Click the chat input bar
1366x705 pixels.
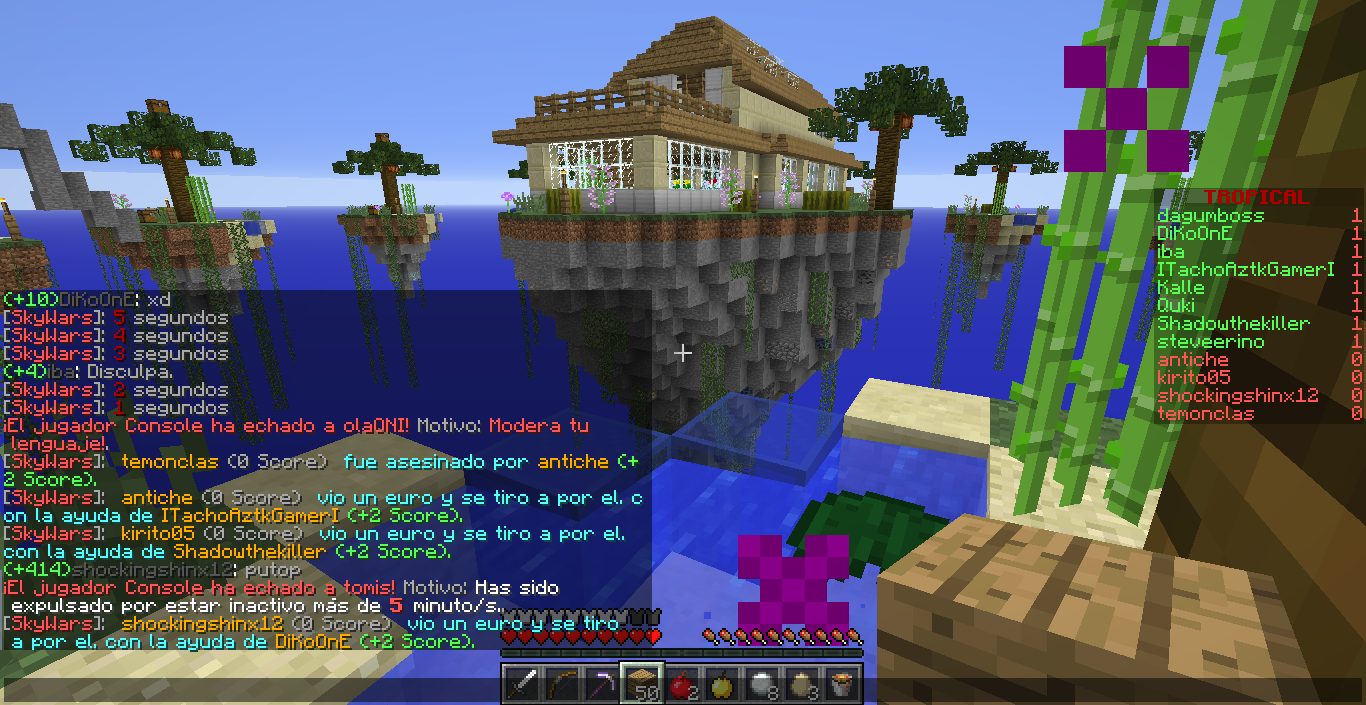[x=250, y=690]
